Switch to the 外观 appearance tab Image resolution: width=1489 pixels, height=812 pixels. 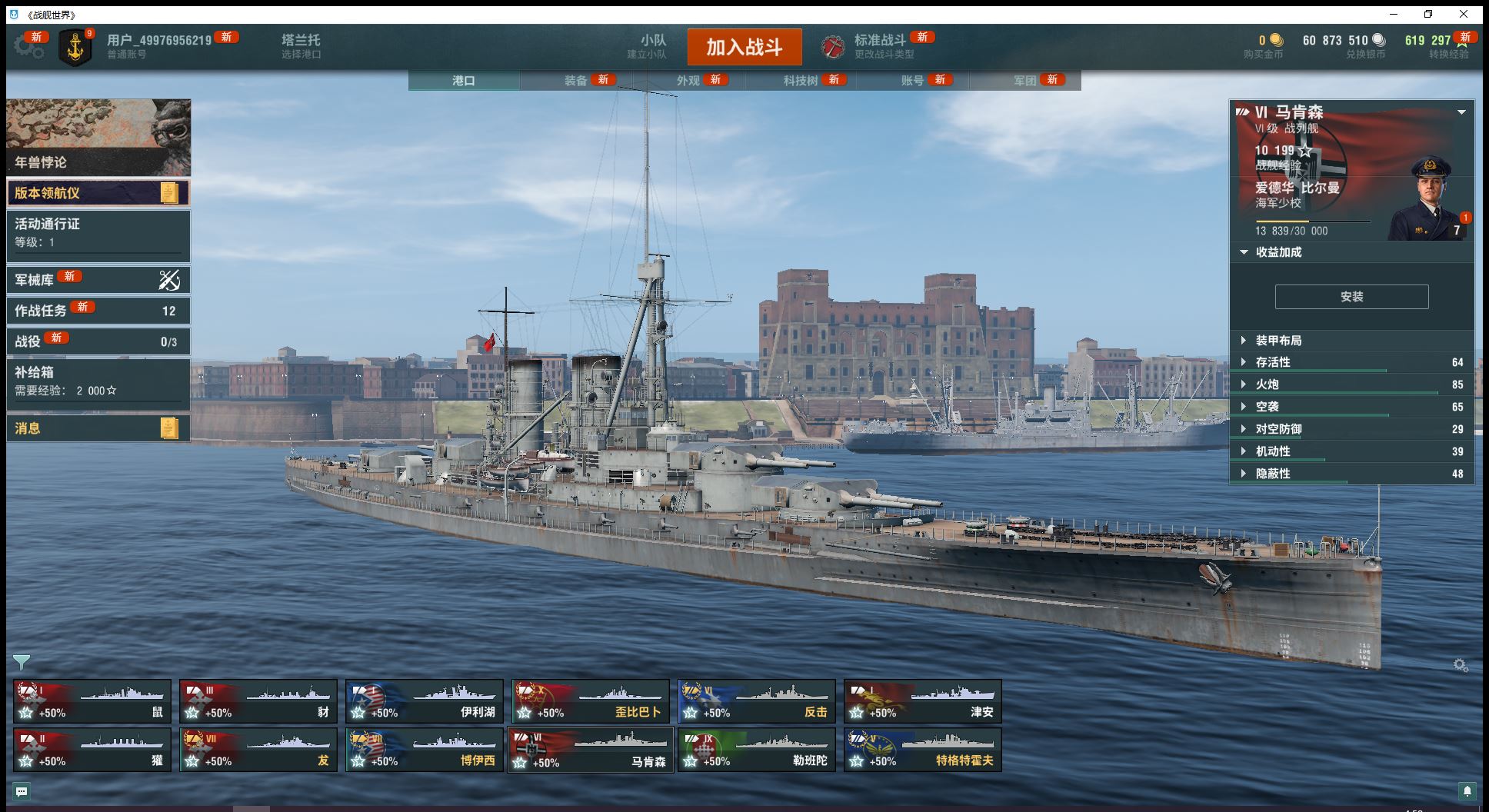pos(688,81)
